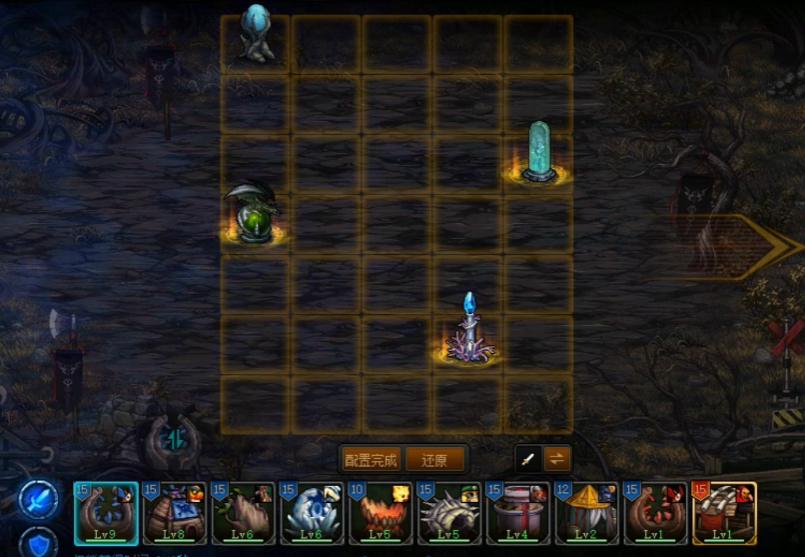Click the cyan crystal capsule tower on grid
Screen dimensions: 805x557
[540, 153]
